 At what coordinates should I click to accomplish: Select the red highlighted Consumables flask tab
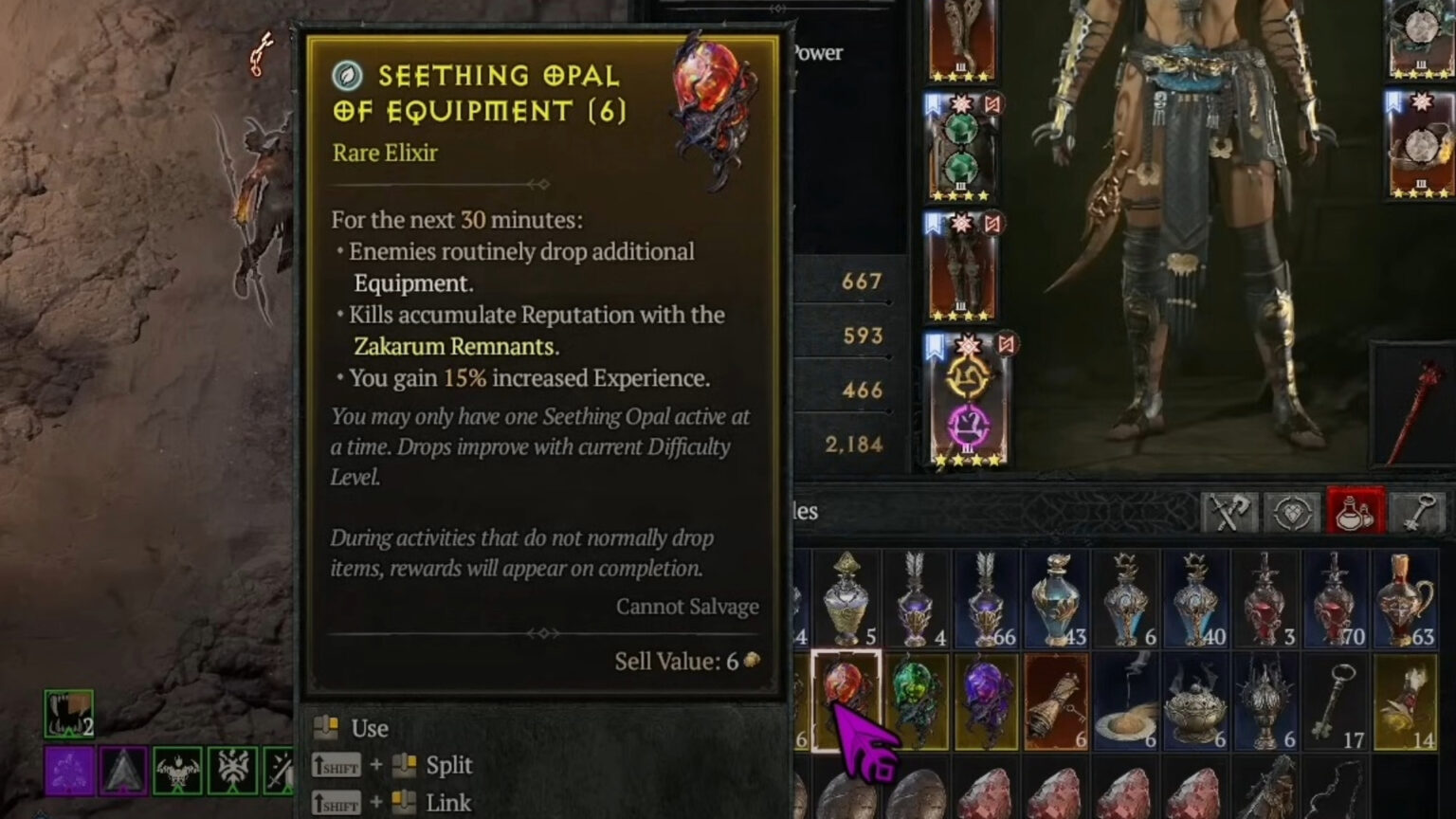(x=1356, y=510)
